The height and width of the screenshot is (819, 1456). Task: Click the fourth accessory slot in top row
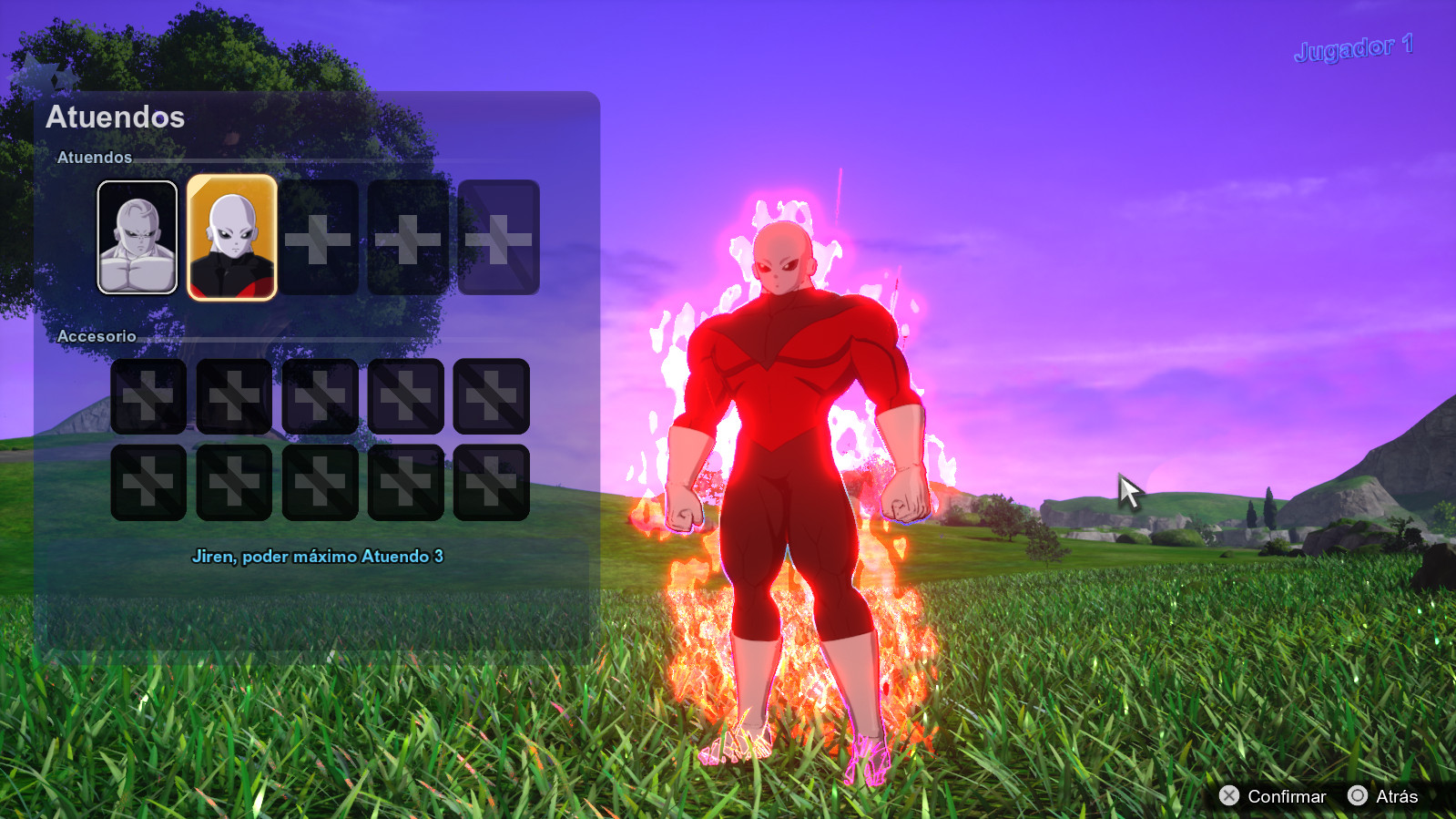[x=406, y=398]
